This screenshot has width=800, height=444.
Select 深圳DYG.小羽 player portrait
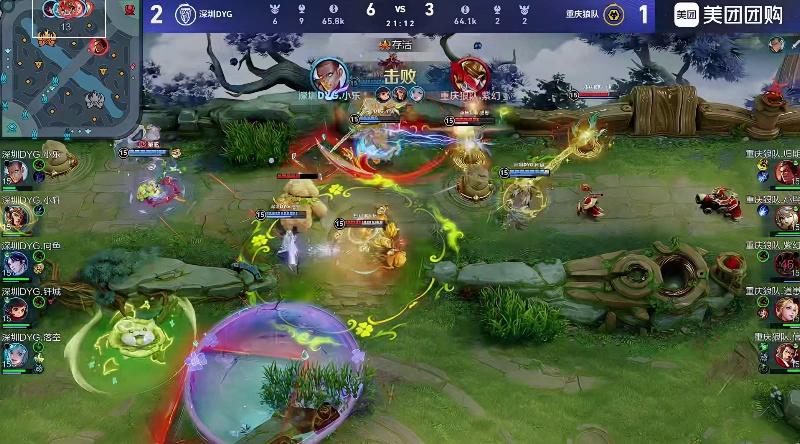(x=17, y=217)
